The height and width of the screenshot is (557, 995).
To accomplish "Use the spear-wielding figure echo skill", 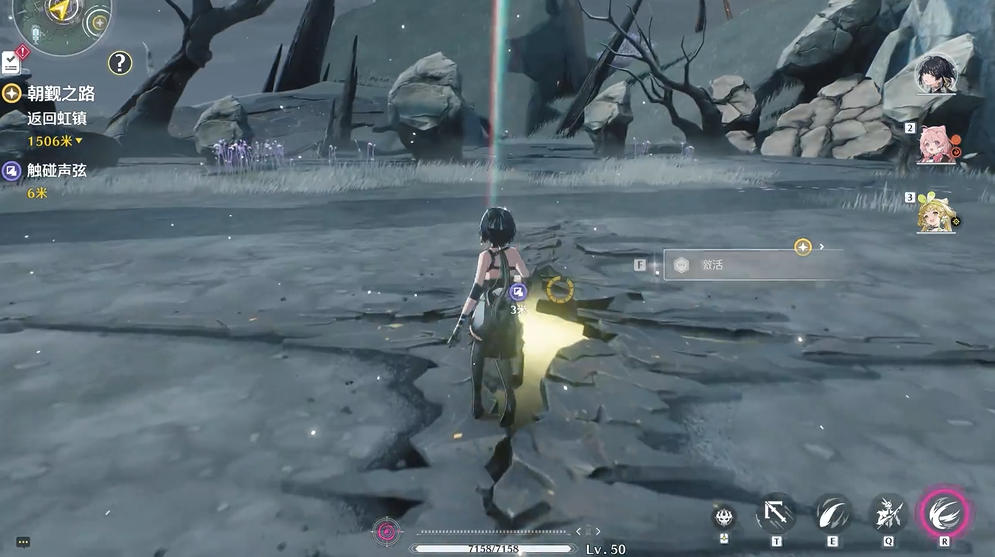I will click(x=887, y=515).
